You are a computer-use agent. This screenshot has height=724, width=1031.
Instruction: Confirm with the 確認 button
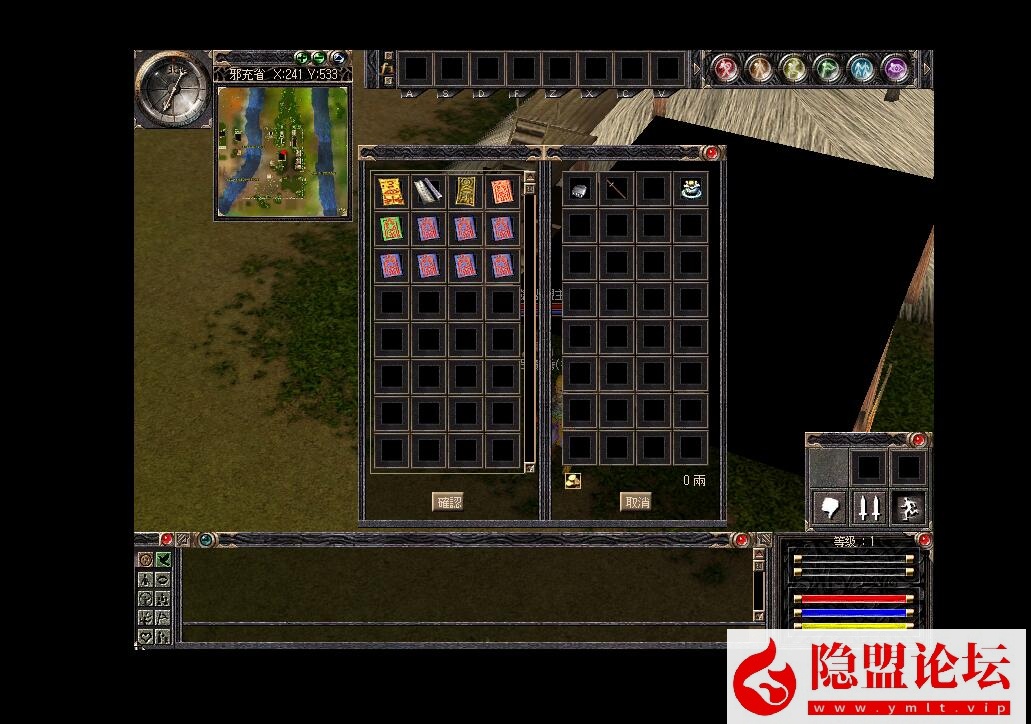coord(448,502)
